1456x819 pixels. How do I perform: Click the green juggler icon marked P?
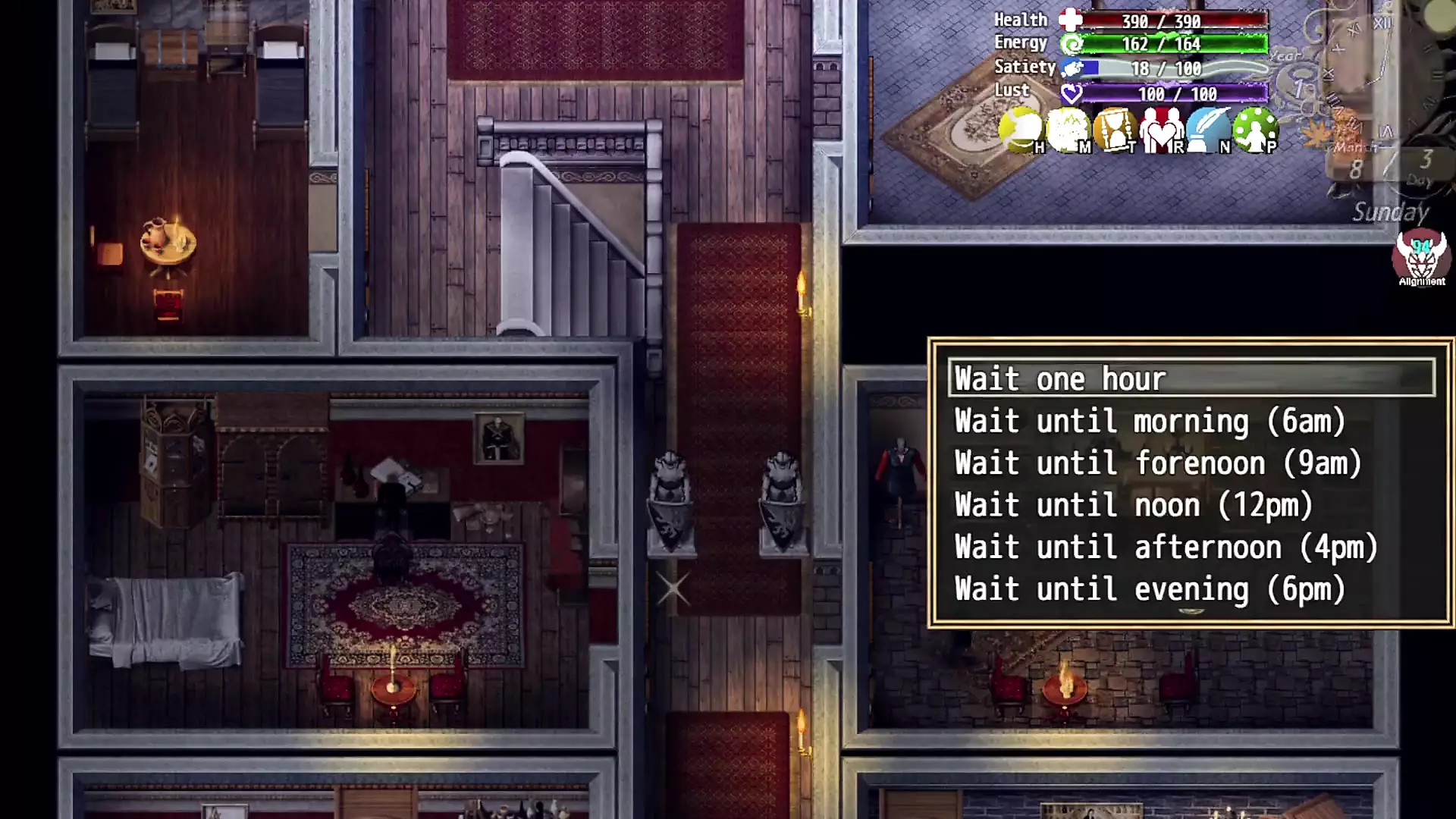point(1256,130)
